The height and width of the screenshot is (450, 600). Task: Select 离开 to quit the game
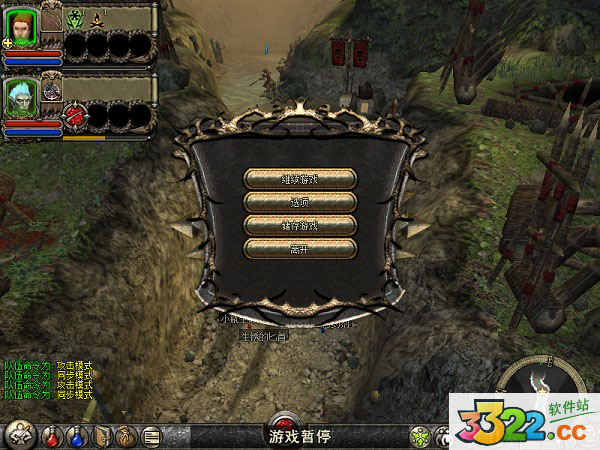pyautogui.click(x=300, y=248)
